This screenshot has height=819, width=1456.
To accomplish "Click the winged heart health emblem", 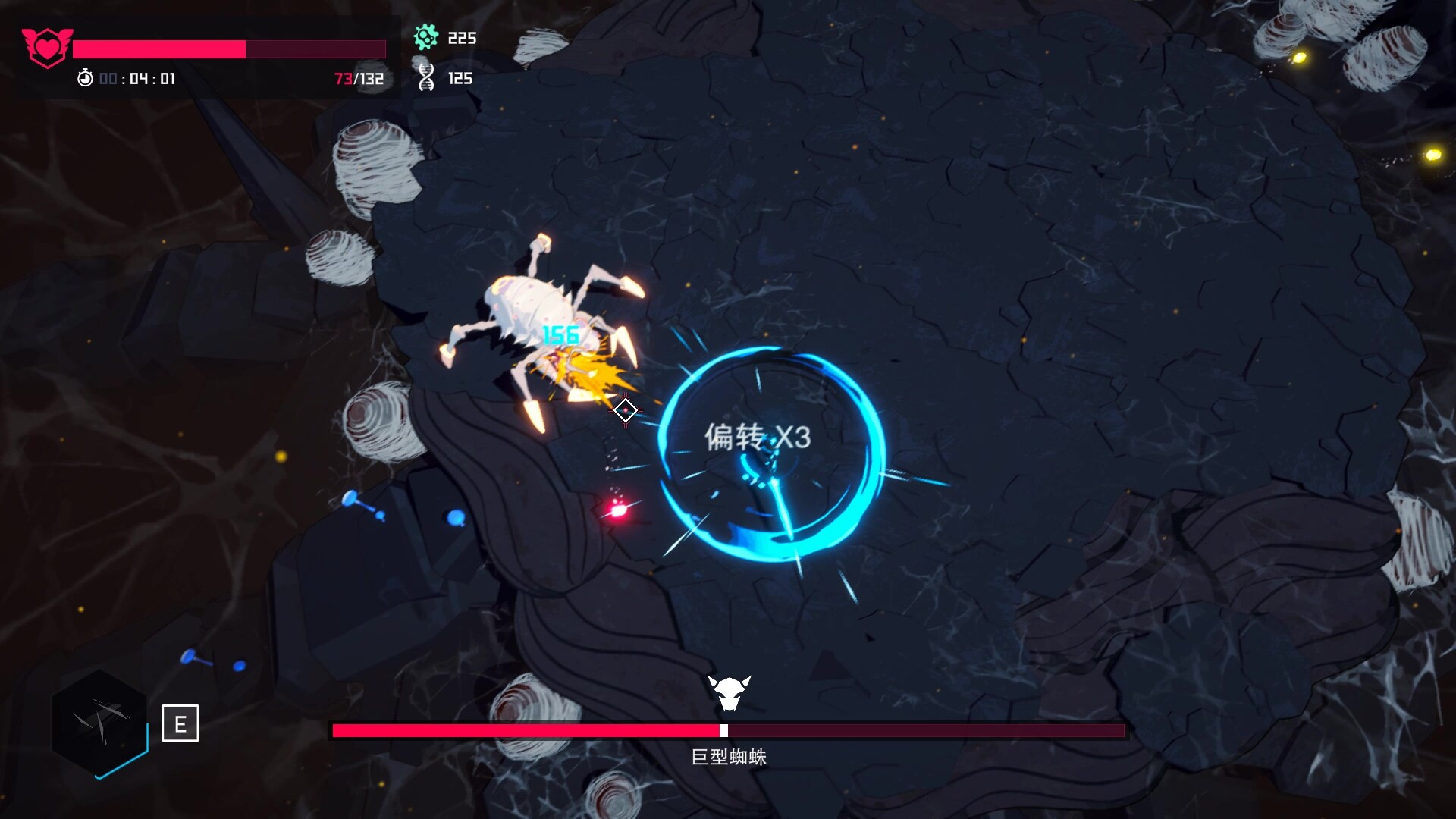I will [x=47, y=47].
